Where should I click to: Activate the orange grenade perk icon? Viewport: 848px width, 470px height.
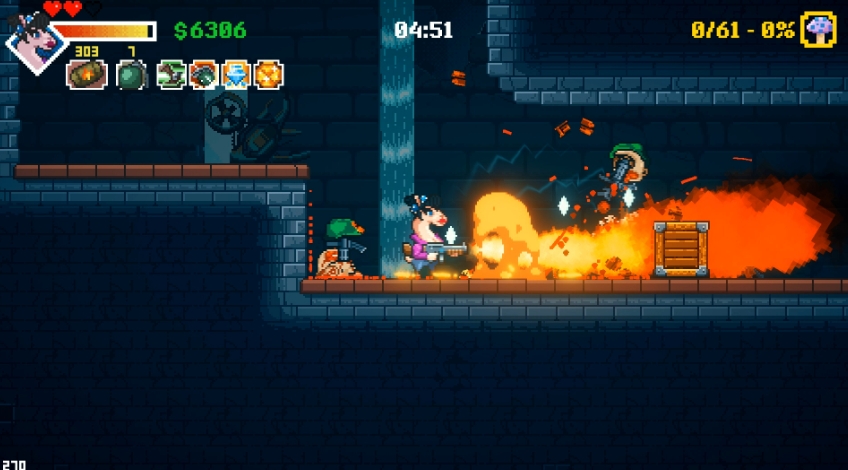[x=203, y=75]
